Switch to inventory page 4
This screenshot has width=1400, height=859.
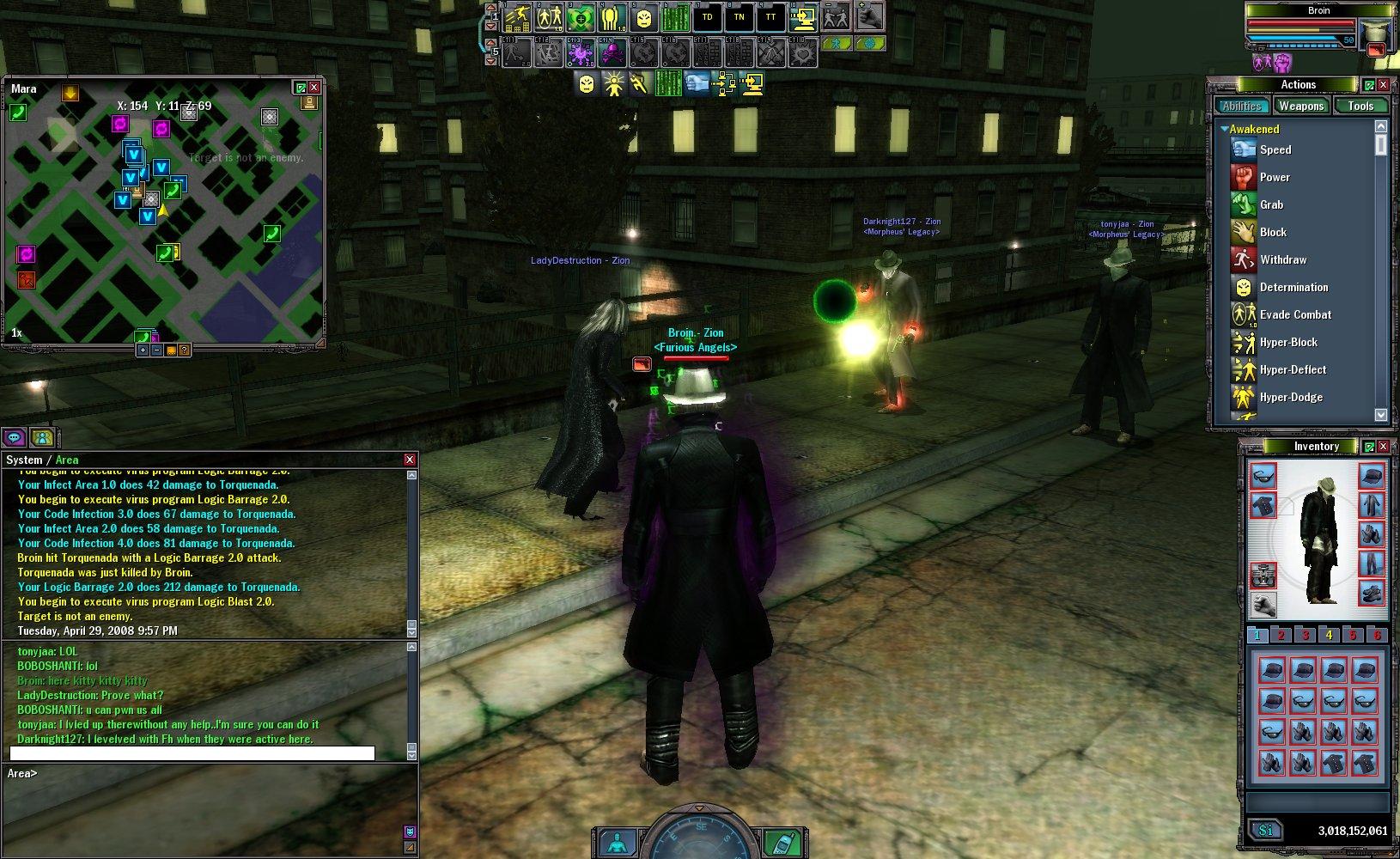click(x=1329, y=636)
